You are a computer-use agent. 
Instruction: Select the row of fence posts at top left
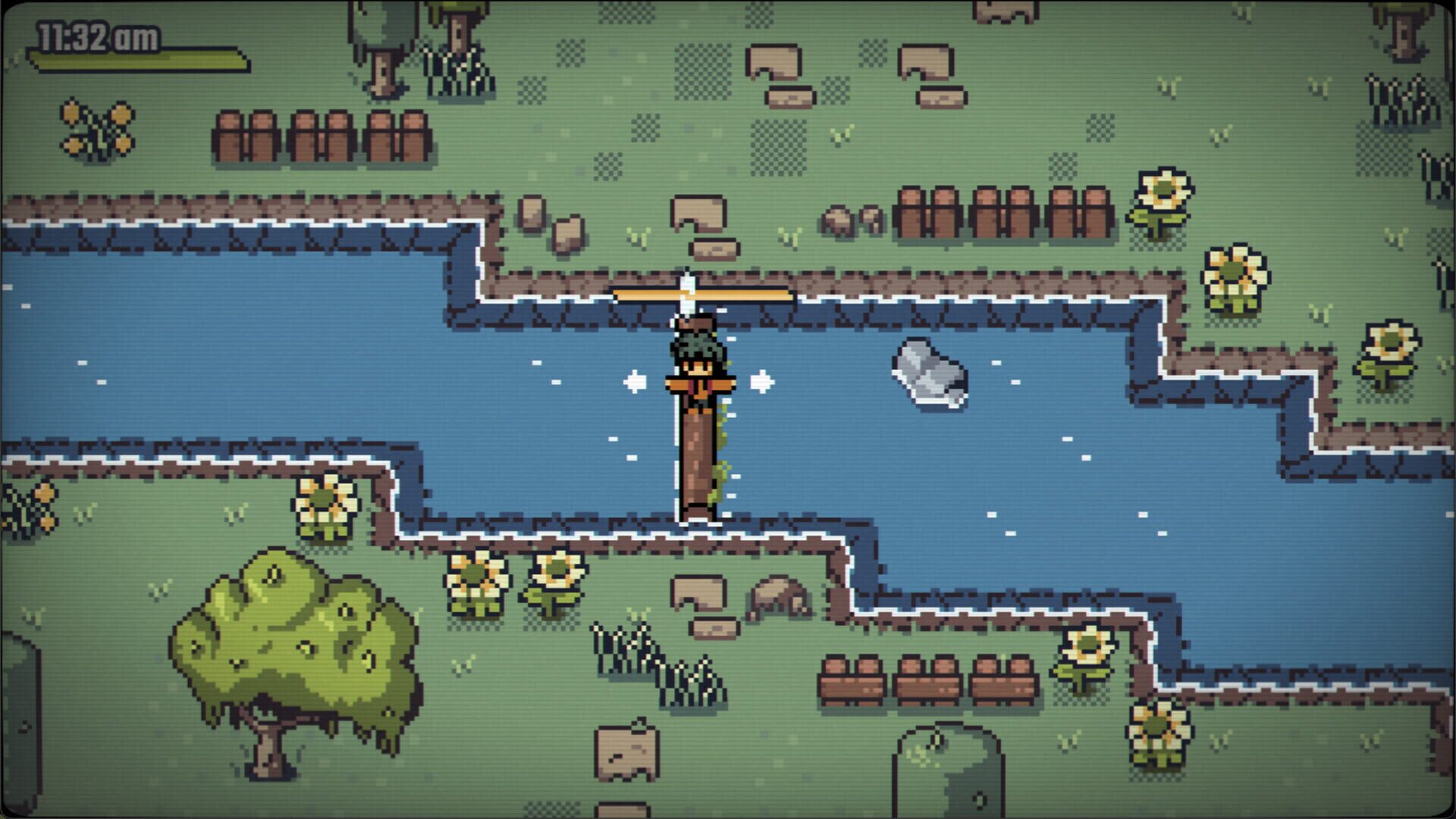tap(318, 133)
